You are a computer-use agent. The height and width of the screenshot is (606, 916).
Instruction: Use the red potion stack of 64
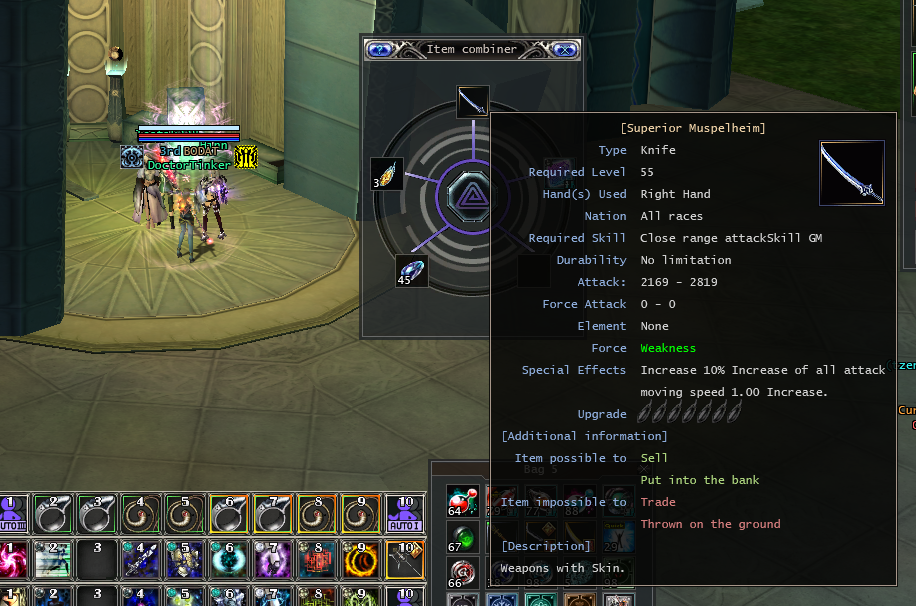462,502
